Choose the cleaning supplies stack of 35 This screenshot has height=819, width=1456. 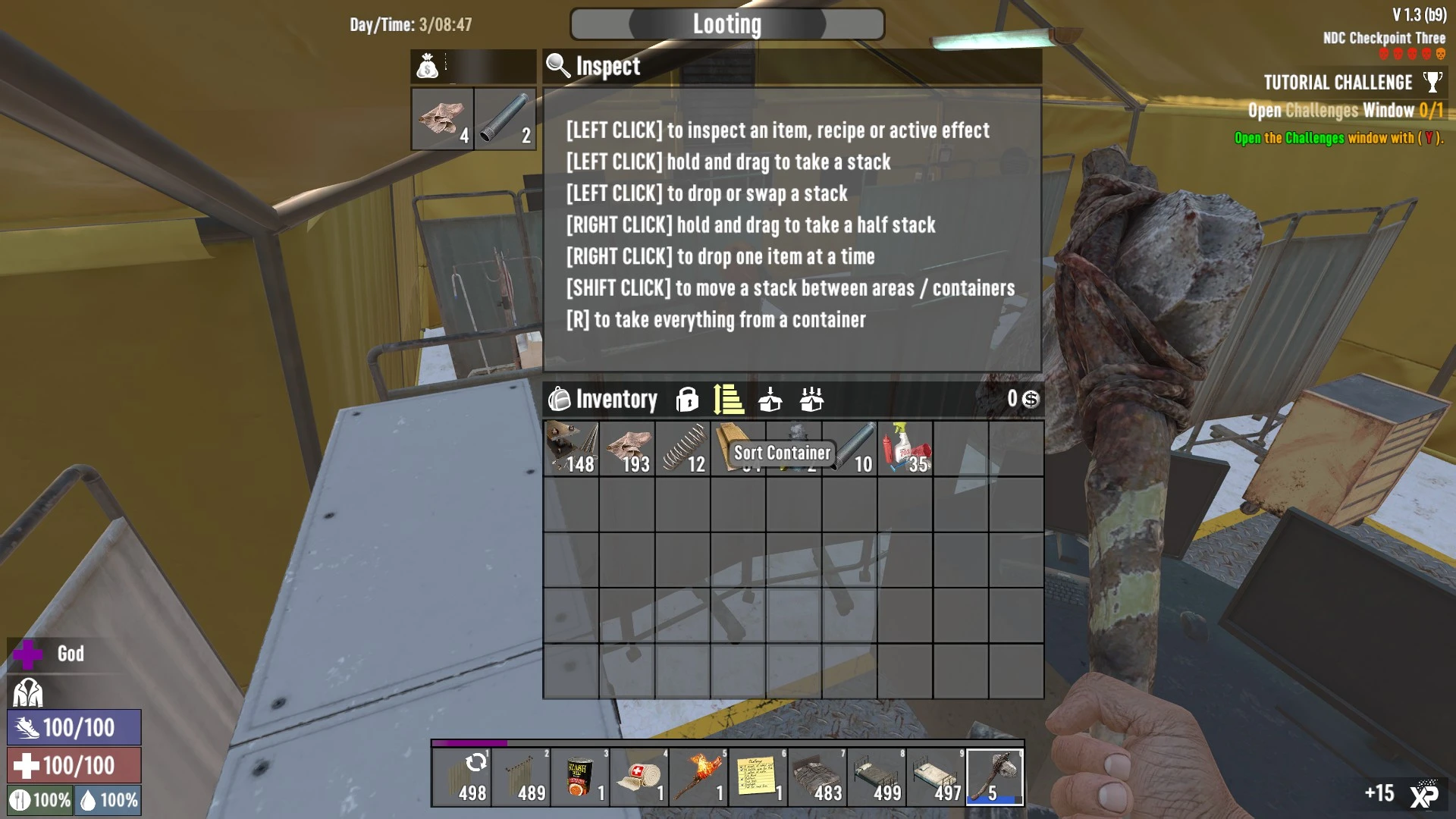click(x=905, y=449)
